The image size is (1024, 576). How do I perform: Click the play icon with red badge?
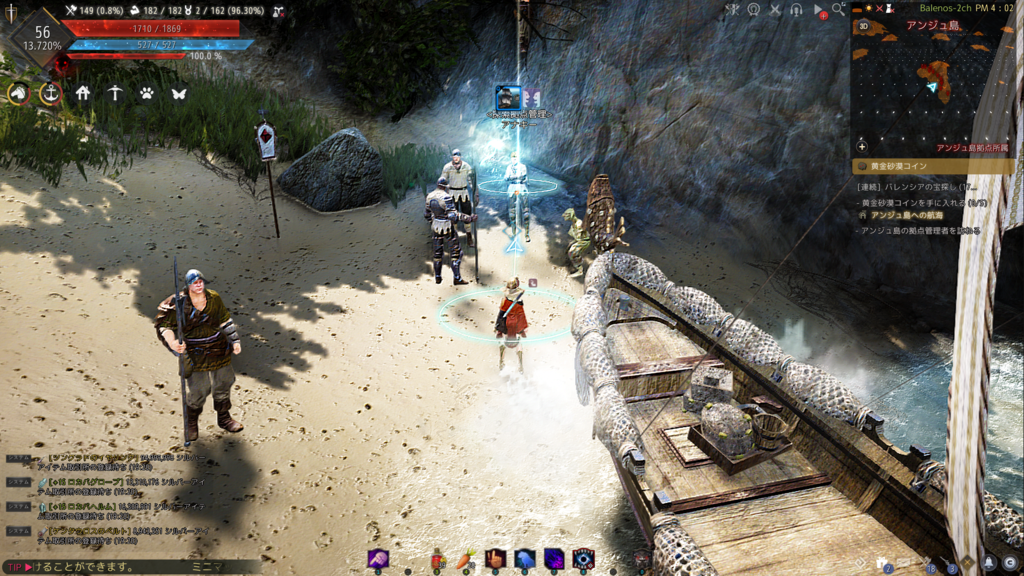(x=819, y=10)
